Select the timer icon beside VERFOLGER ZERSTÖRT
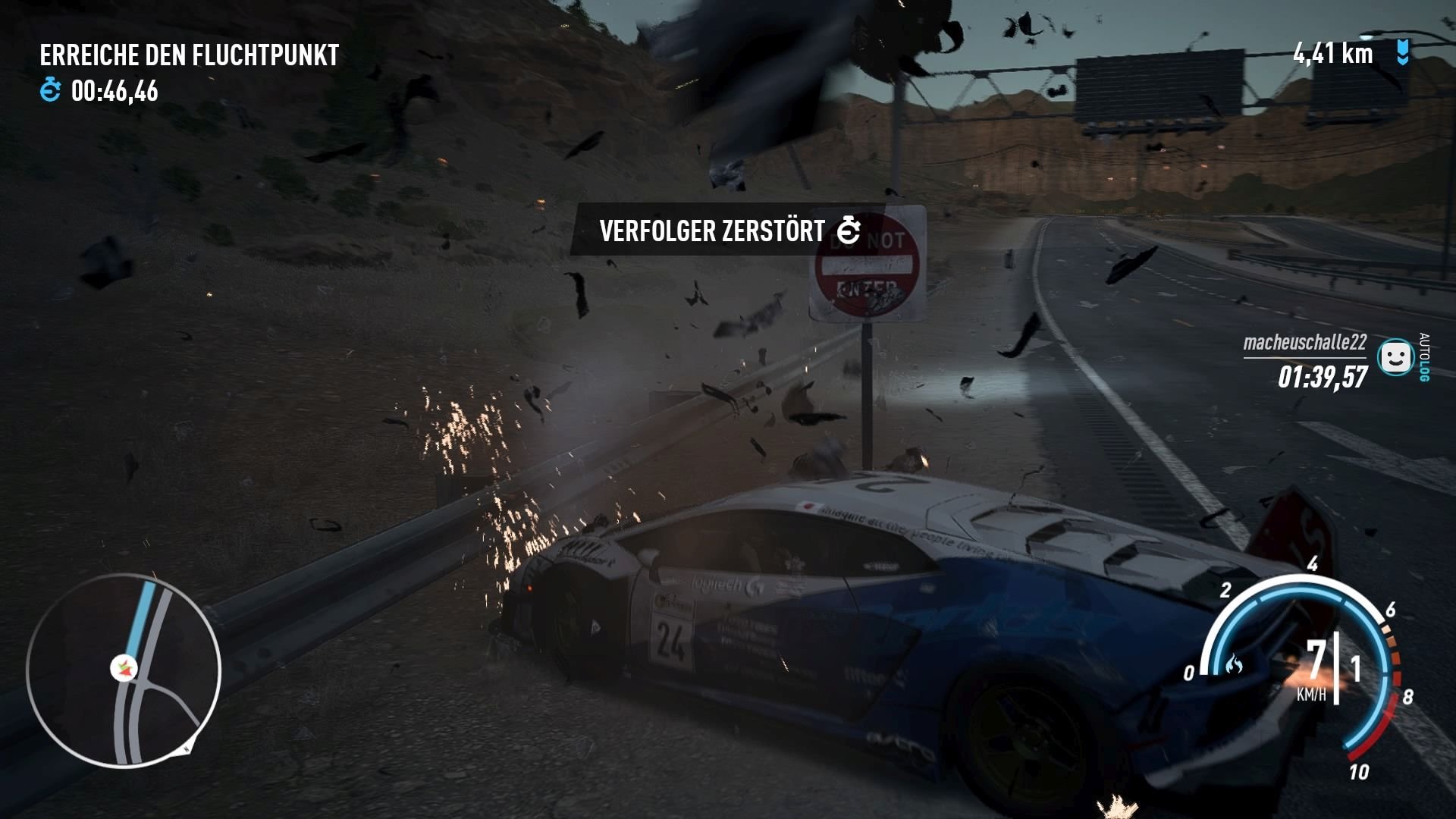 click(x=847, y=229)
